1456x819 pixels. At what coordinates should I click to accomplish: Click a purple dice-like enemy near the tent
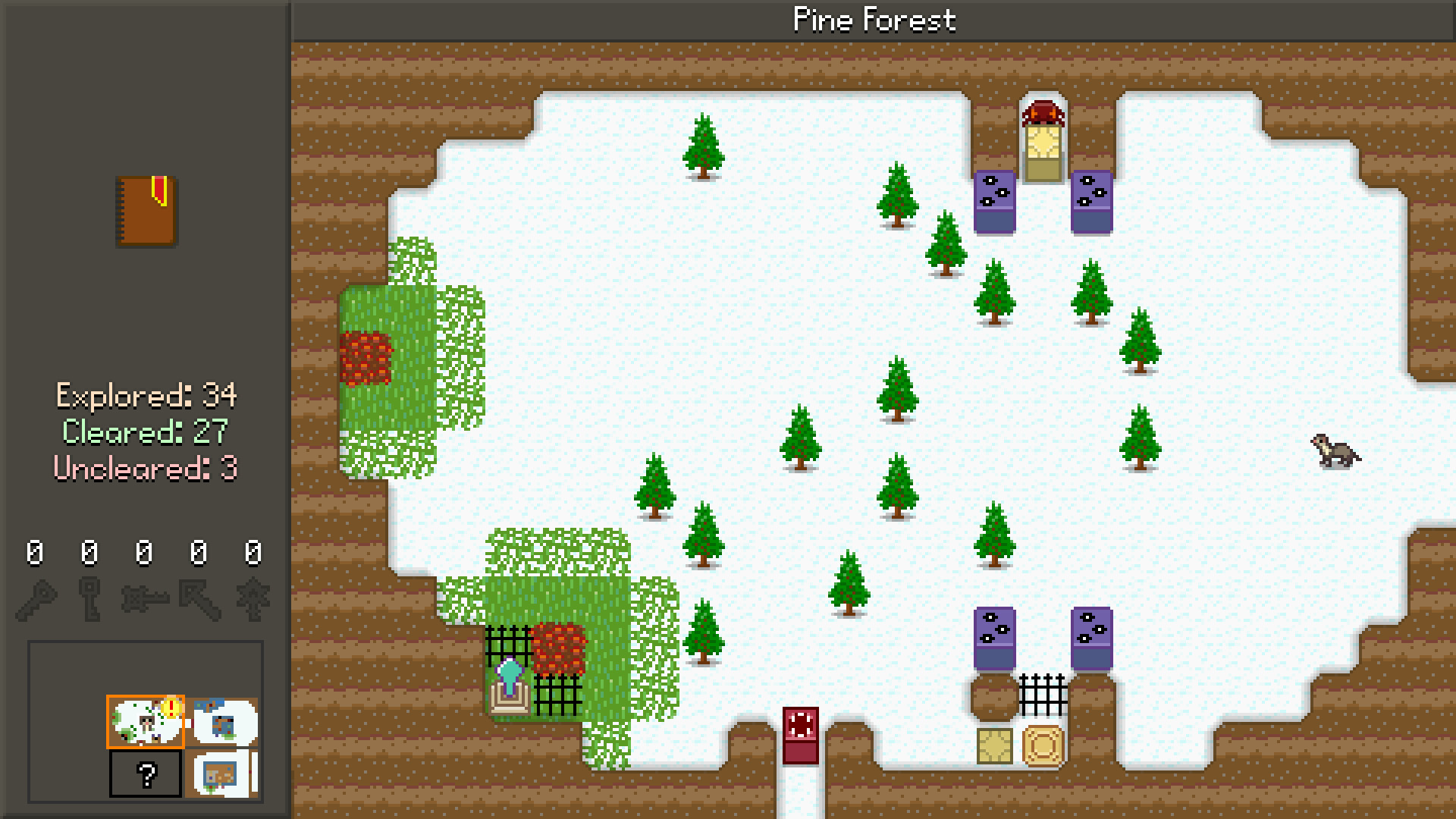pos(993,201)
